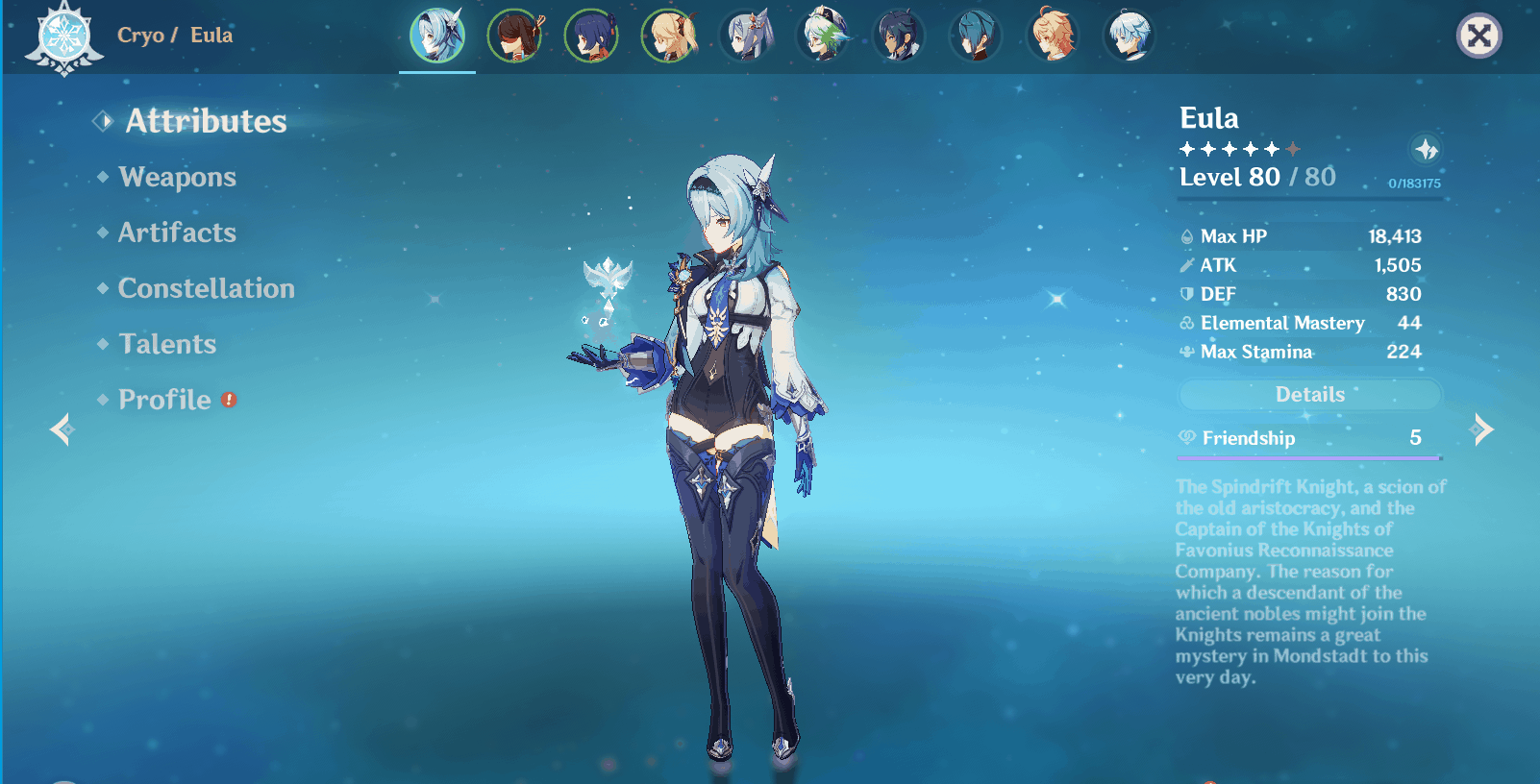Click the right arrow to view next character
Viewport: 1540px width, 784px height.
coord(1480,429)
